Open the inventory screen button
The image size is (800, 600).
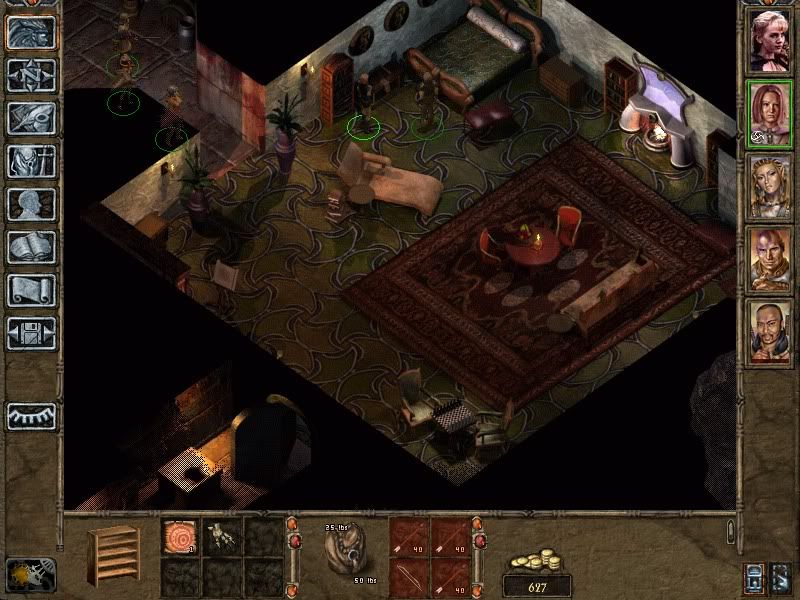pos(31,161)
